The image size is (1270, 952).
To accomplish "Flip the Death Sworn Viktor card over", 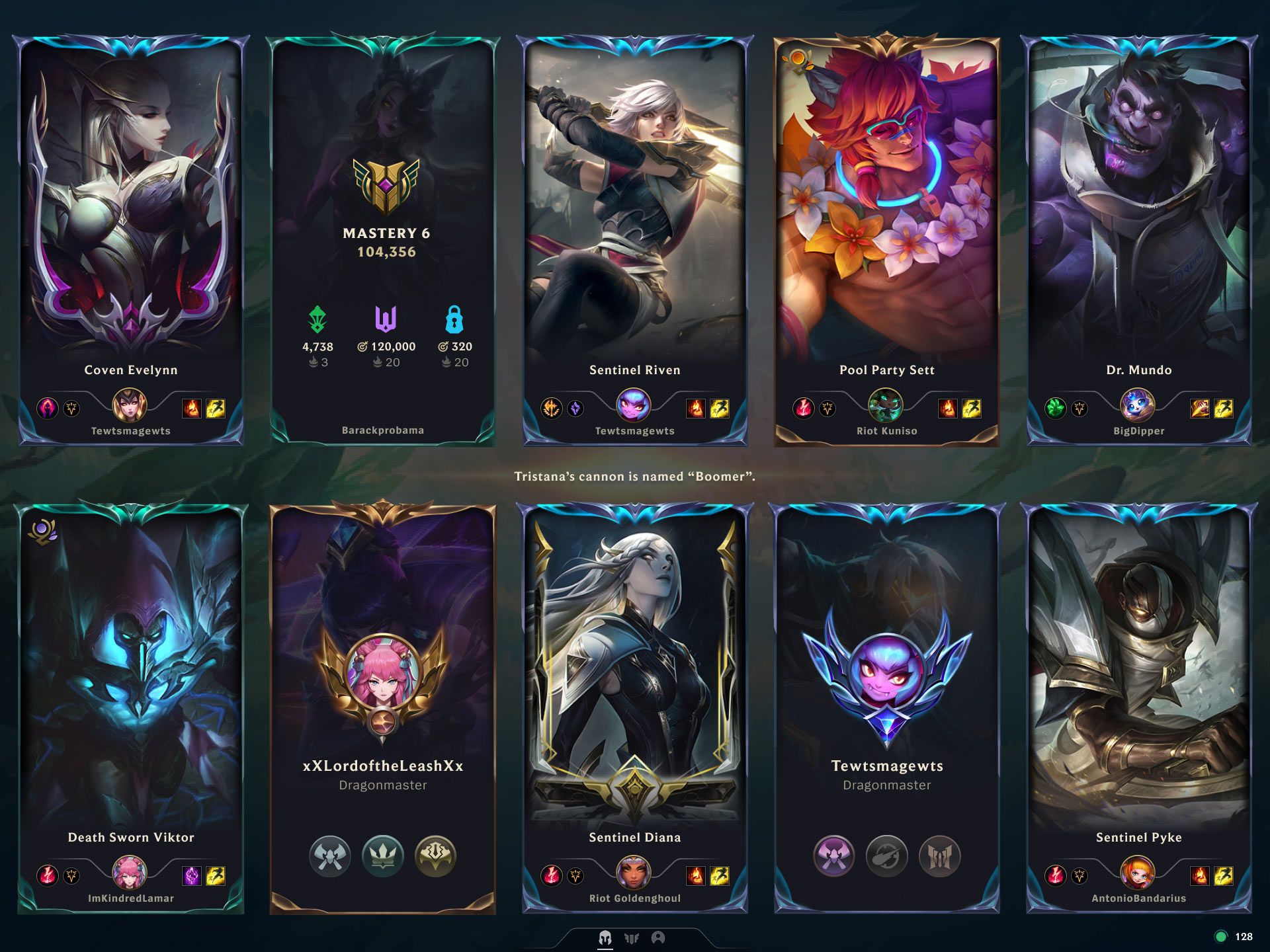I will click(131, 661).
